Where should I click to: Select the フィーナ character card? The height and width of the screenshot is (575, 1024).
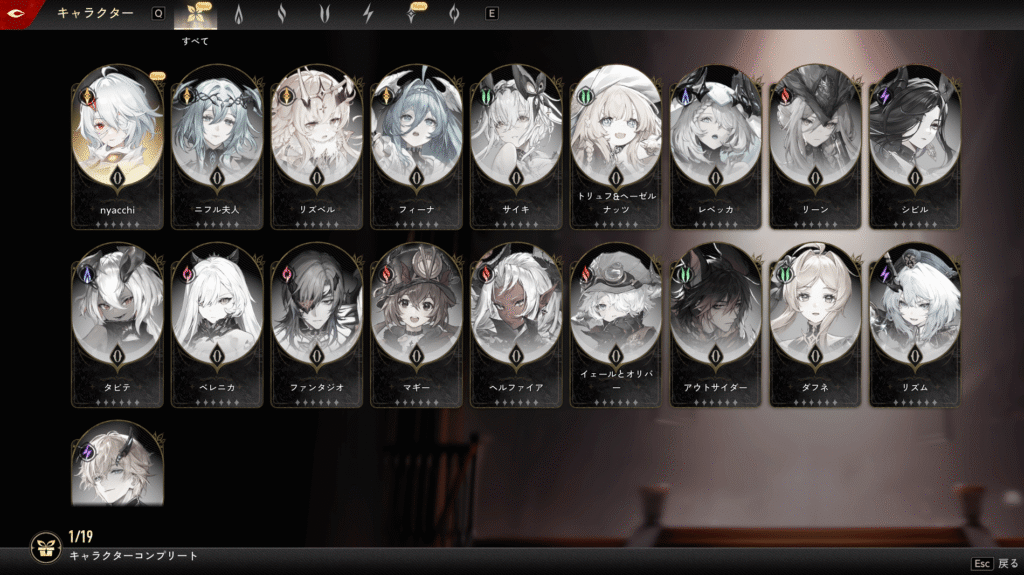pos(417,140)
